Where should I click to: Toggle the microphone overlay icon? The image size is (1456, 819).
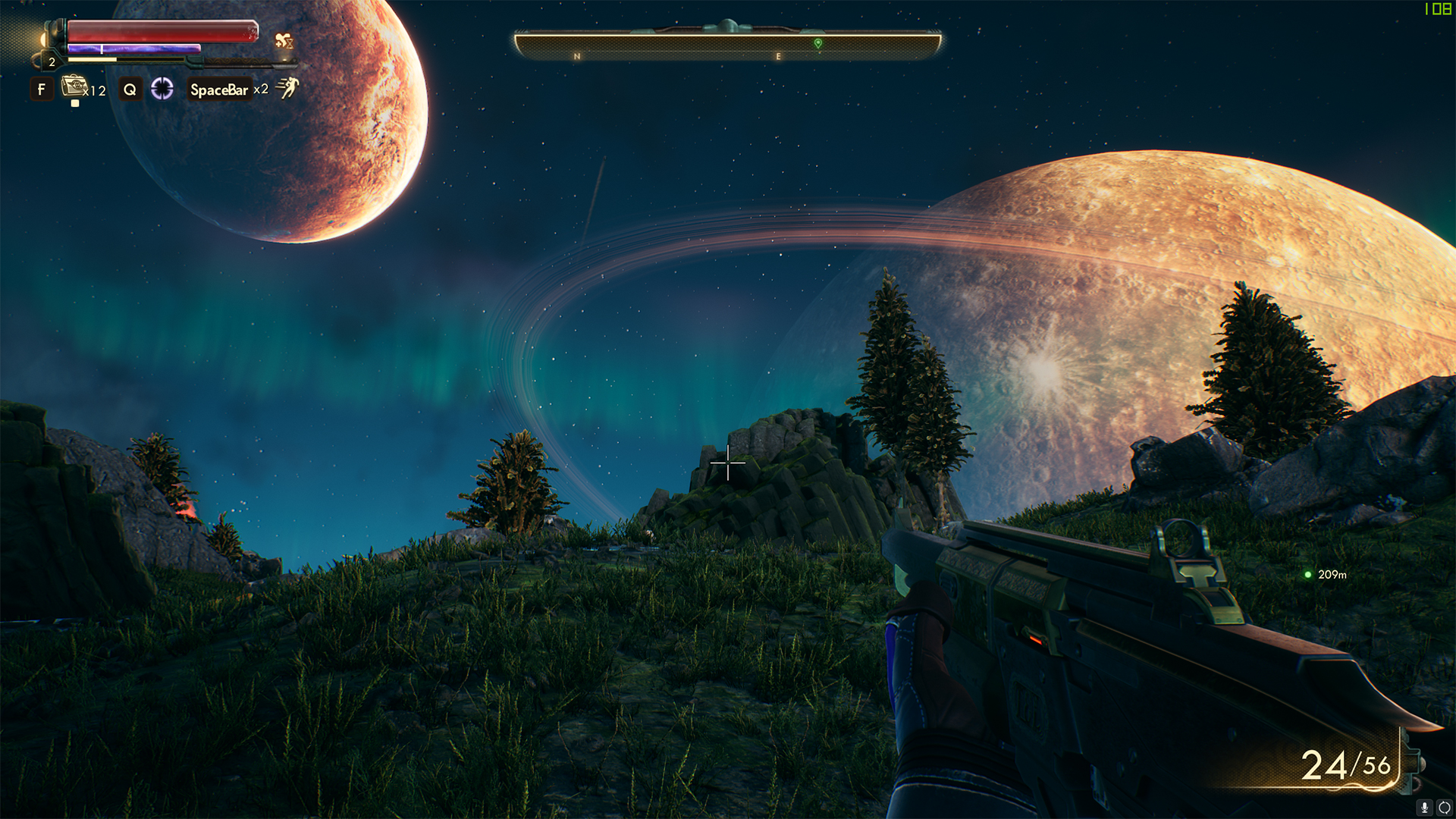coord(1425,808)
